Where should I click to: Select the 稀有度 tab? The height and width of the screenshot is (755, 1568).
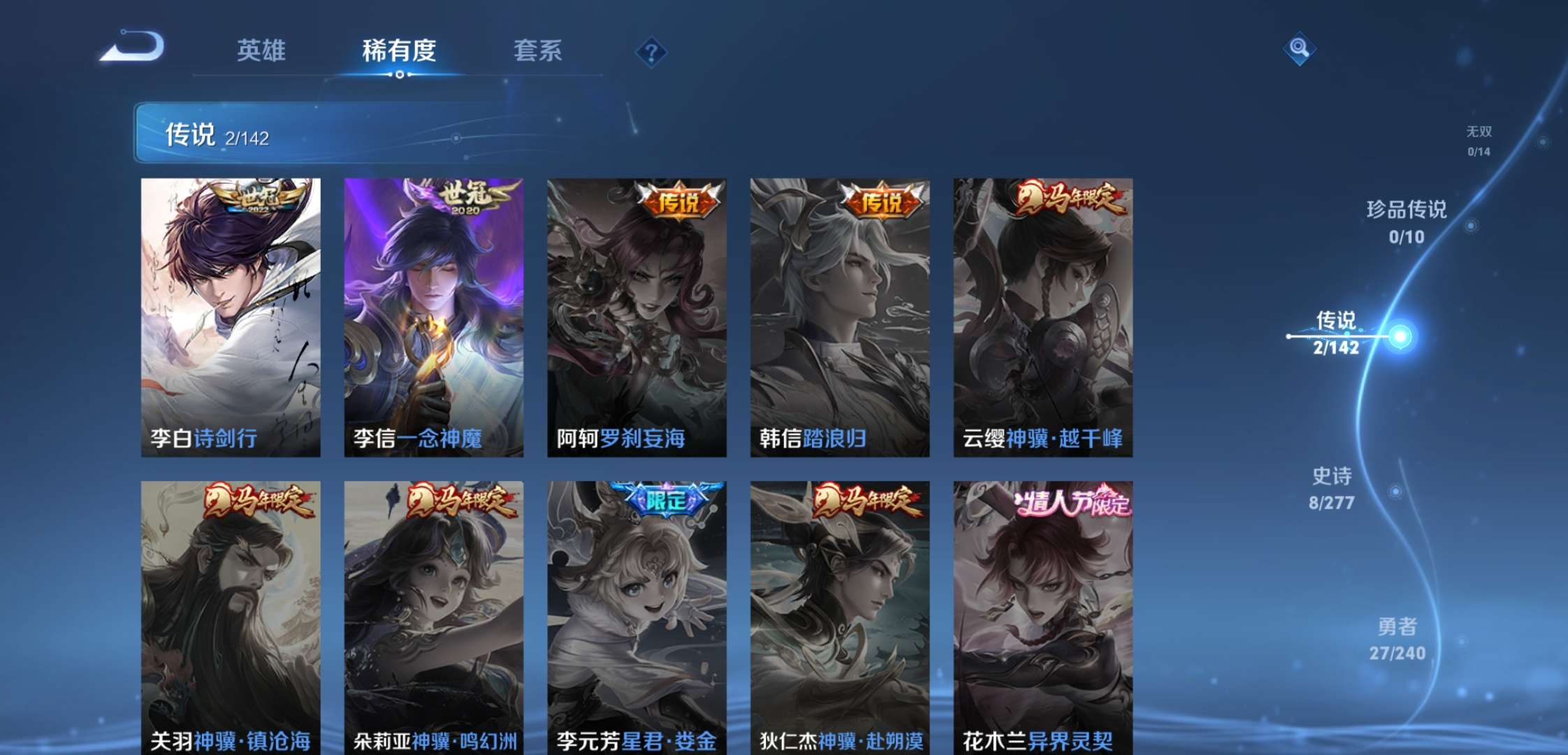point(398,51)
